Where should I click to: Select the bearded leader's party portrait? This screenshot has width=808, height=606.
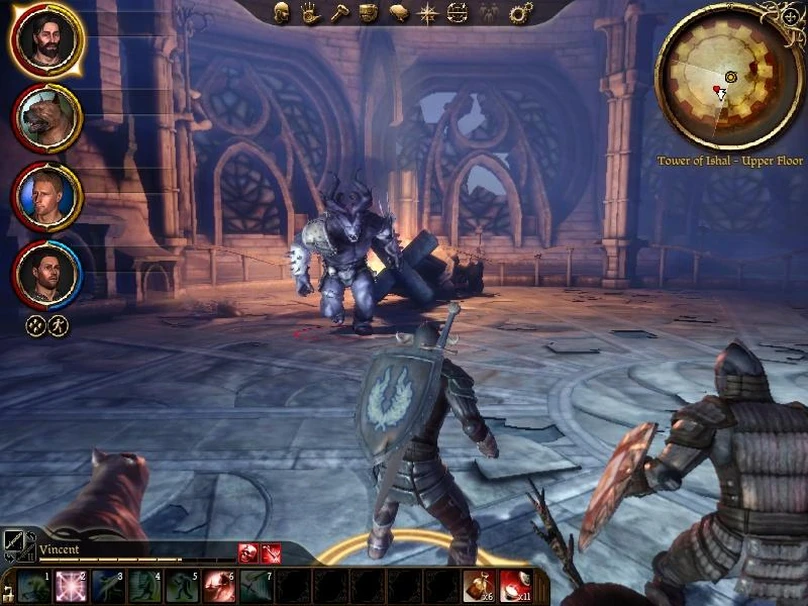click(x=46, y=40)
